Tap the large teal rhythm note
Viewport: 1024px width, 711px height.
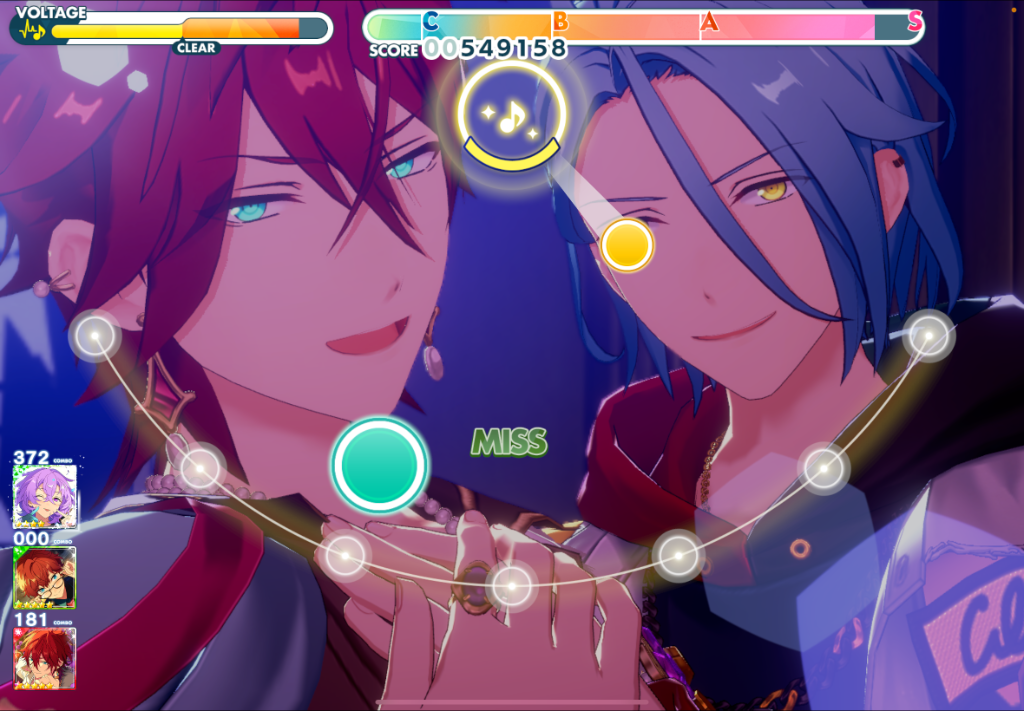pyautogui.click(x=380, y=464)
